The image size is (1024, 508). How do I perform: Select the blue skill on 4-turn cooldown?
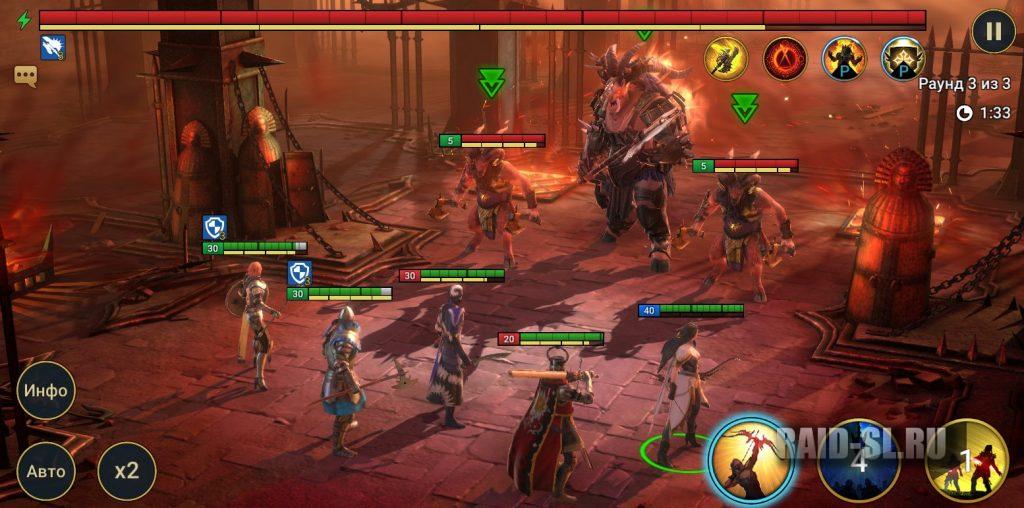click(858, 461)
